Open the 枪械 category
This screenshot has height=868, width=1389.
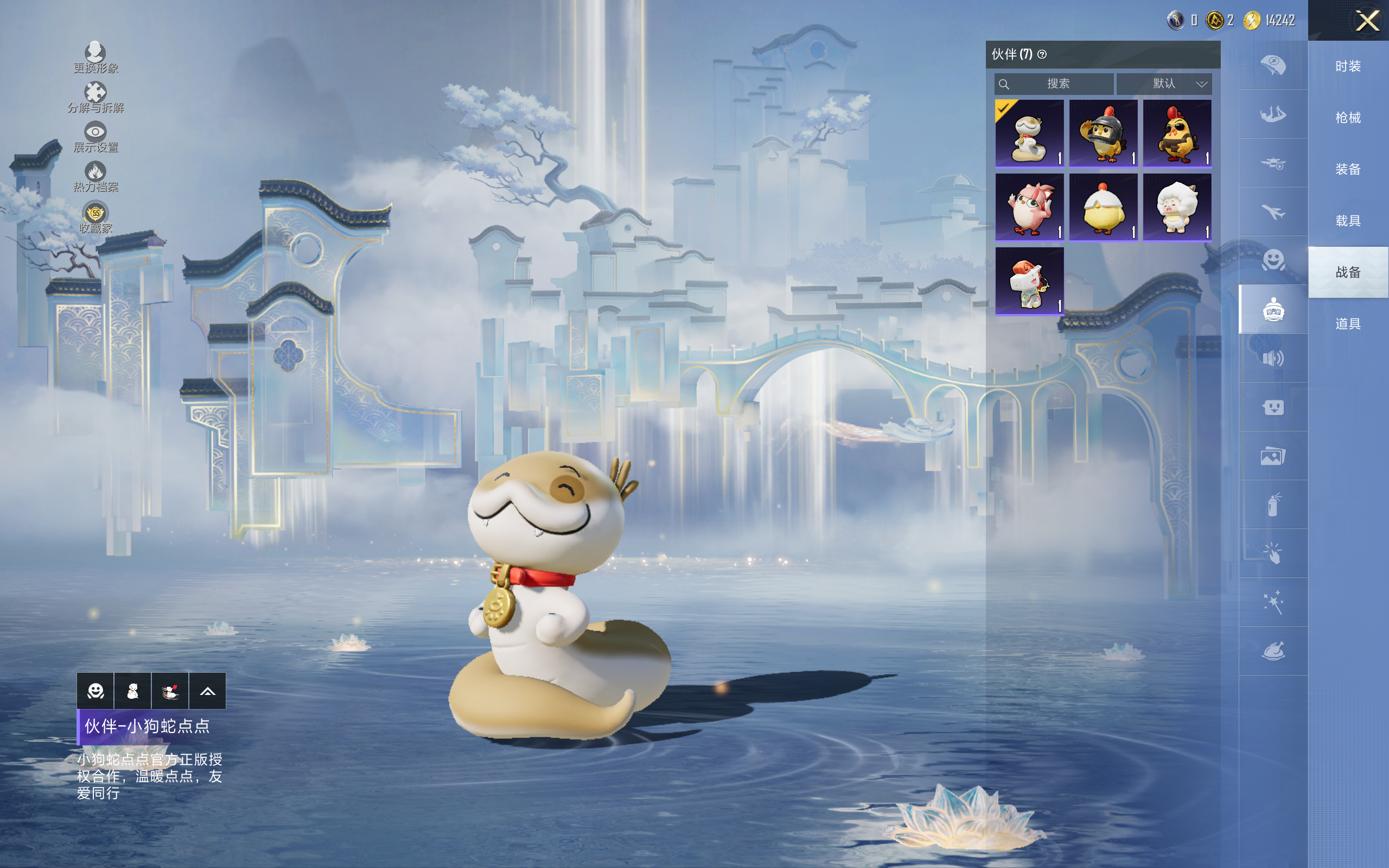[1348, 118]
